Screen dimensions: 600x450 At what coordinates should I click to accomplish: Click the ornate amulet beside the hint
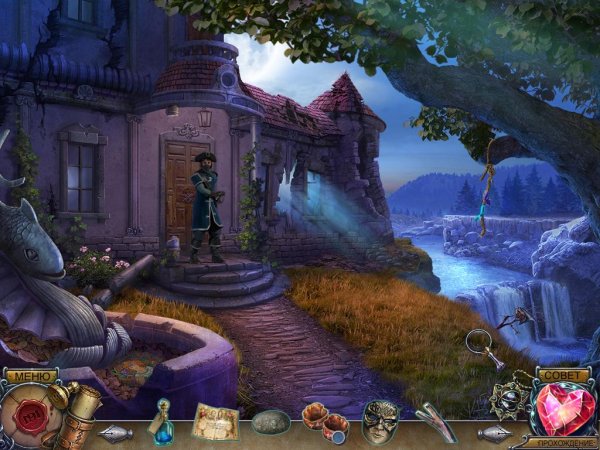512,399
